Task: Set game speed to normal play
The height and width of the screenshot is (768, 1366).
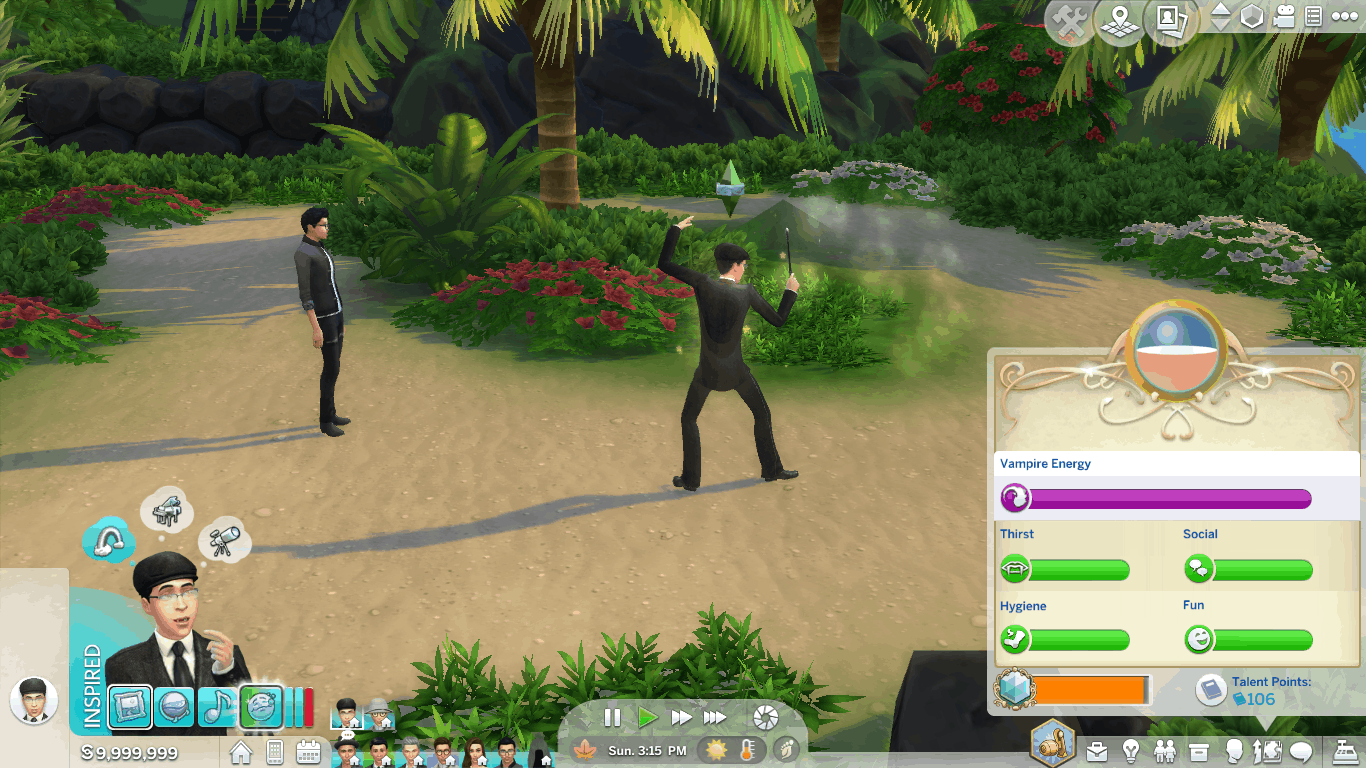Action: (647, 717)
